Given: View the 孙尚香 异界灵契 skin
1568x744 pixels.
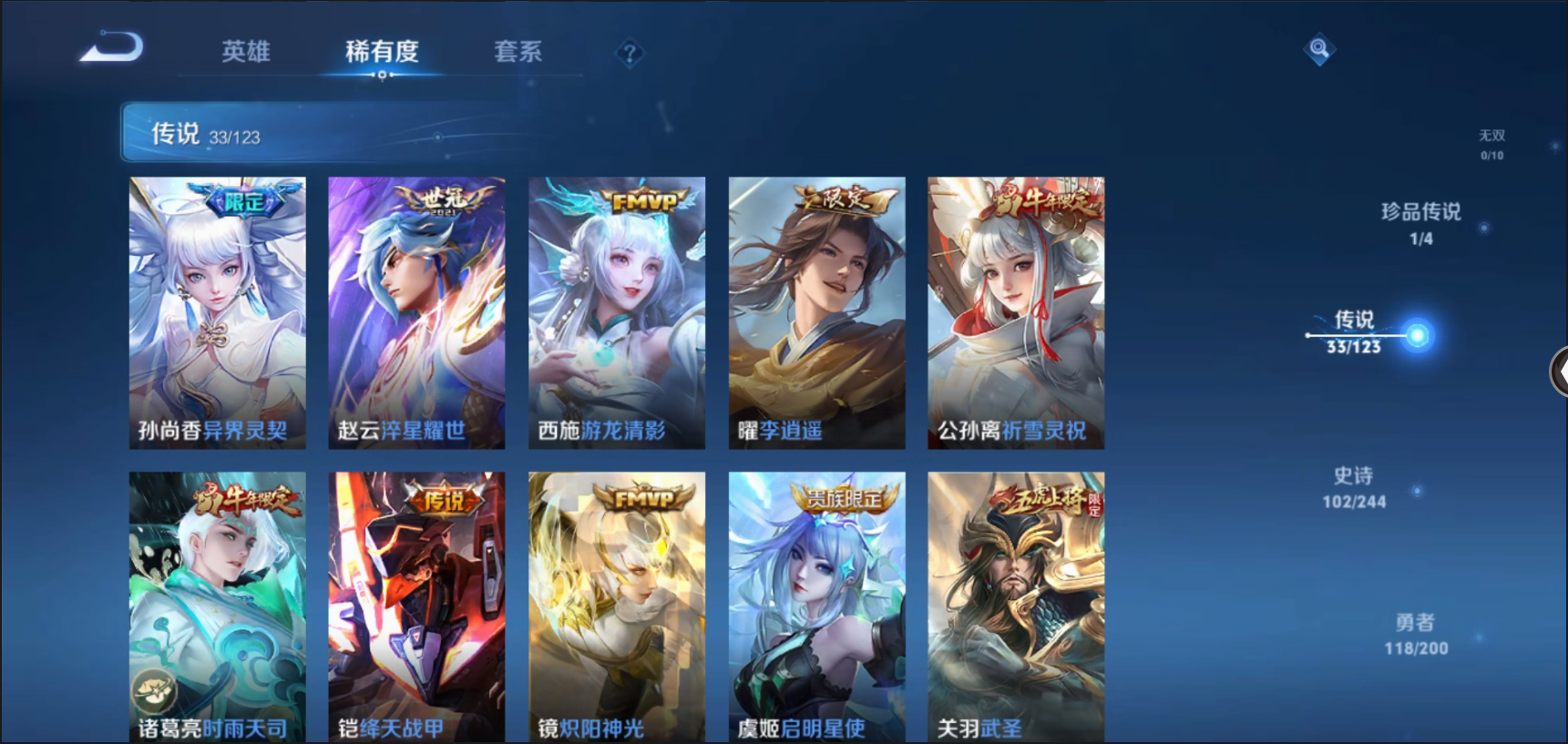Looking at the screenshot, I should (x=218, y=312).
